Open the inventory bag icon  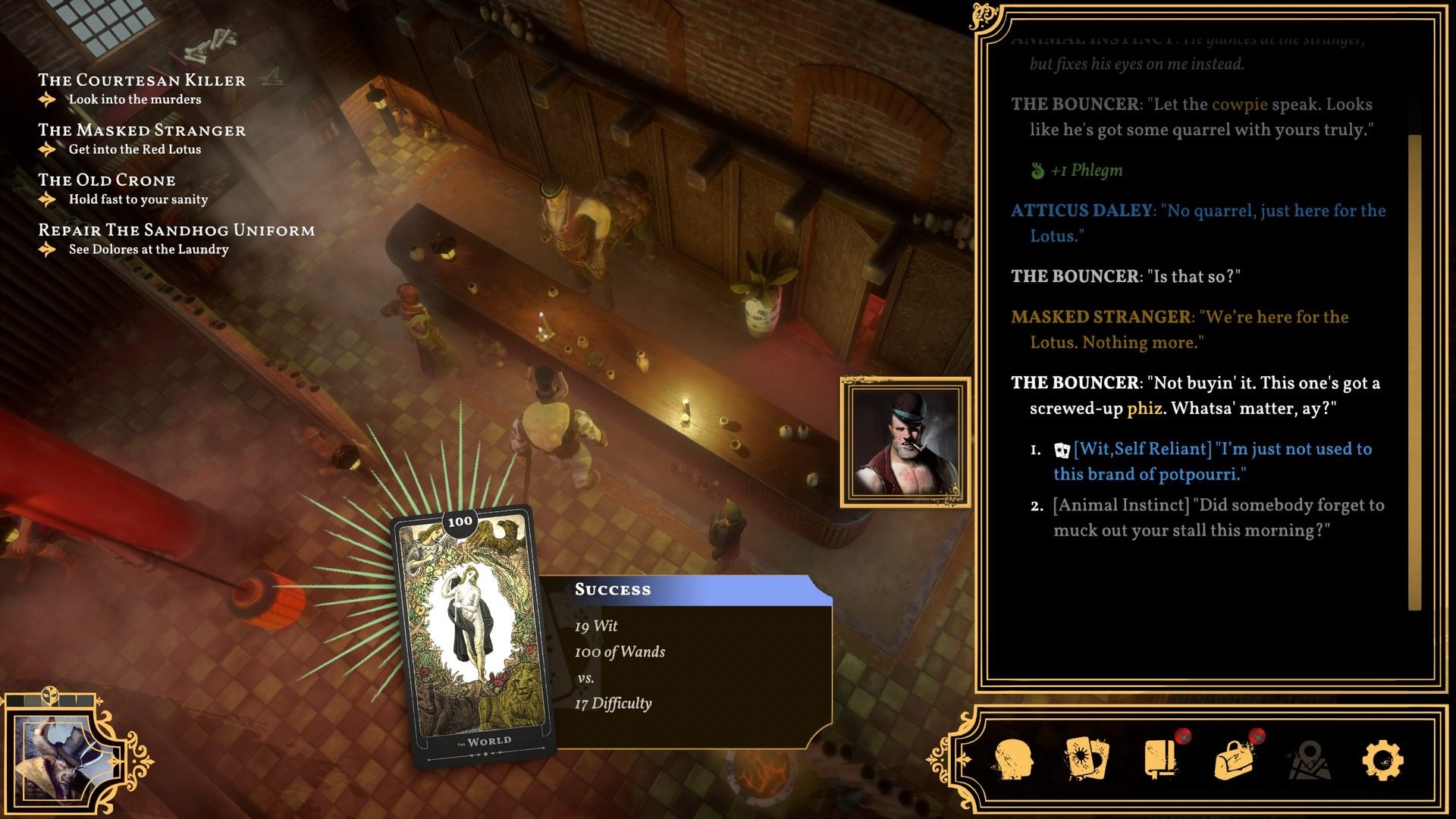(x=1234, y=759)
